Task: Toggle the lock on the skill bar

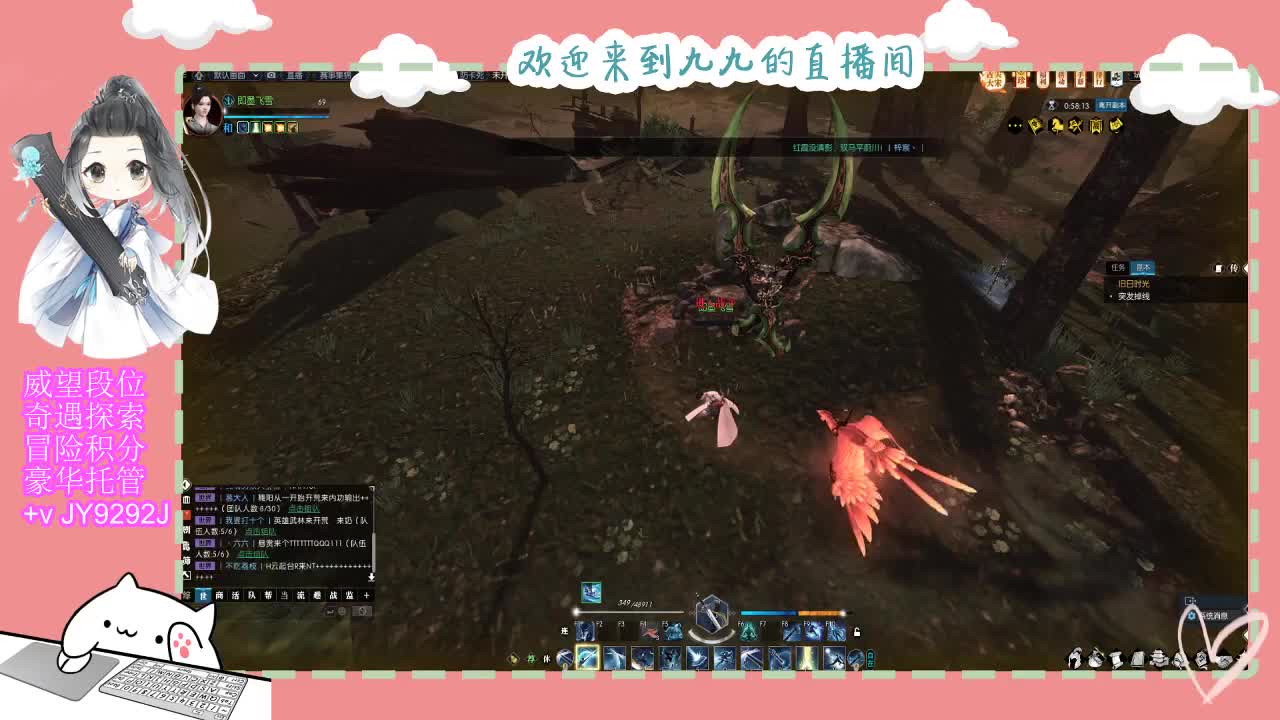Action: pos(856,632)
